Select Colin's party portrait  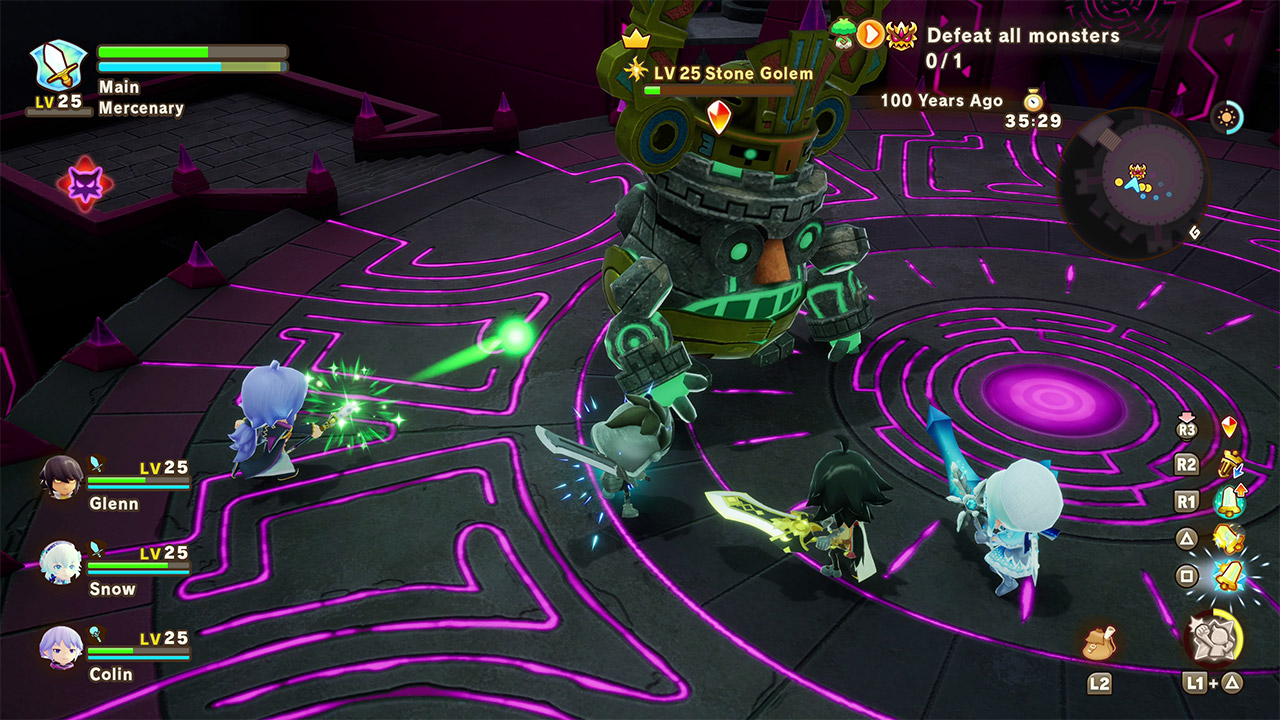pos(60,647)
